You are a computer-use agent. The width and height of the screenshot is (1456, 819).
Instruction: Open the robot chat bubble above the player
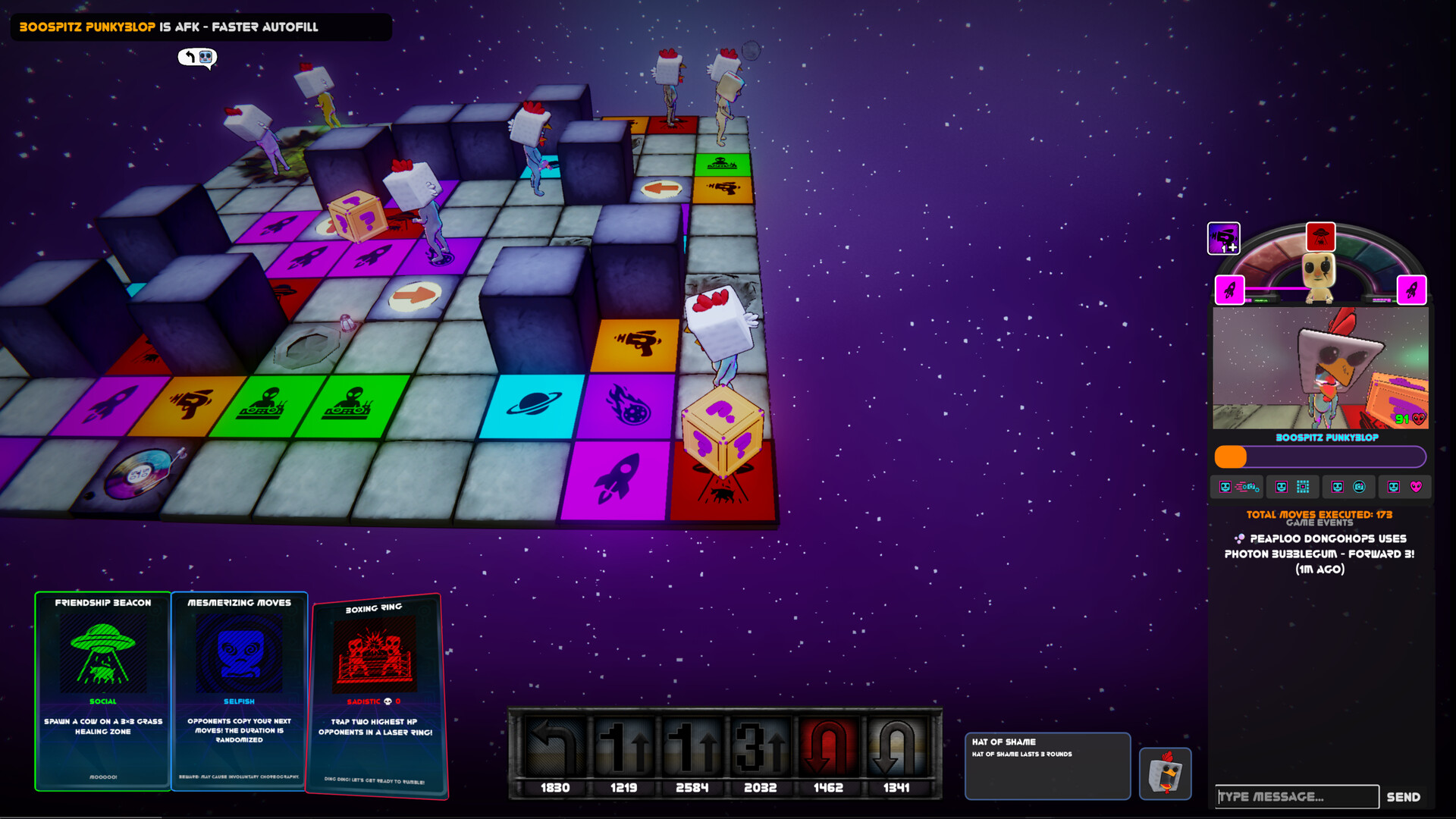coord(197,58)
